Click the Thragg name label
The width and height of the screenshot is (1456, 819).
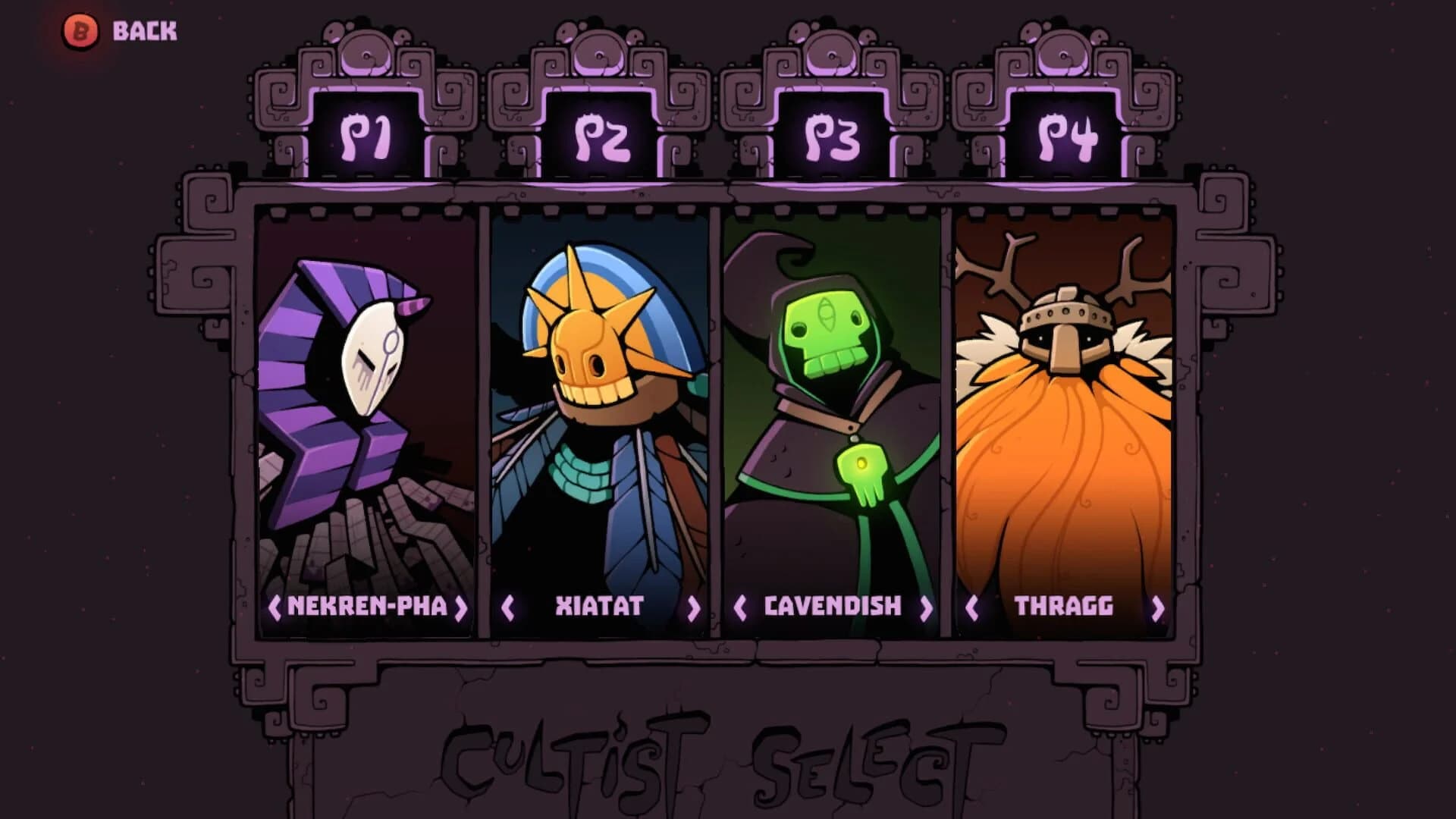click(x=1065, y=607)
